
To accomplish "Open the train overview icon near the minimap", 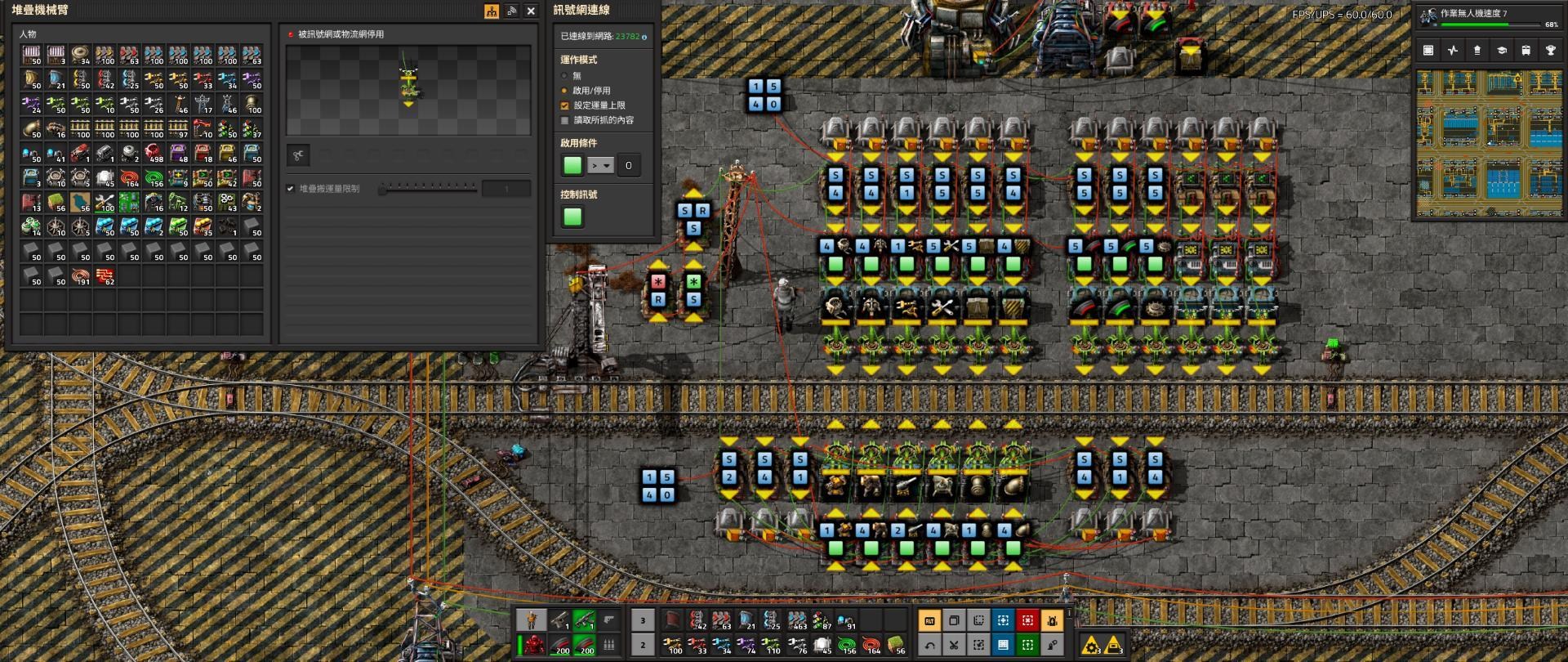I will 1526,51.
